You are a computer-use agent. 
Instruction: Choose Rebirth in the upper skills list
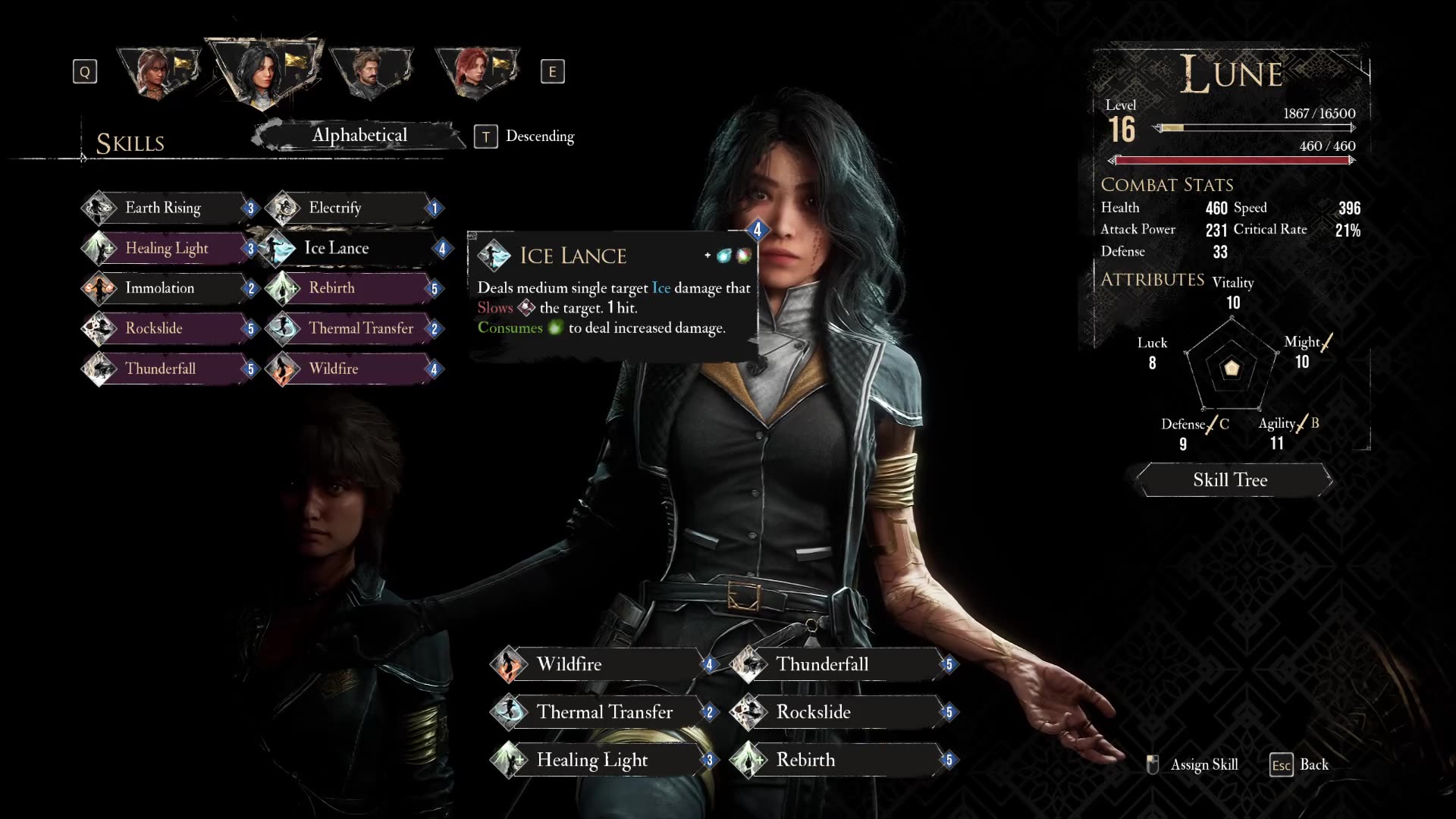click(349, 288)
